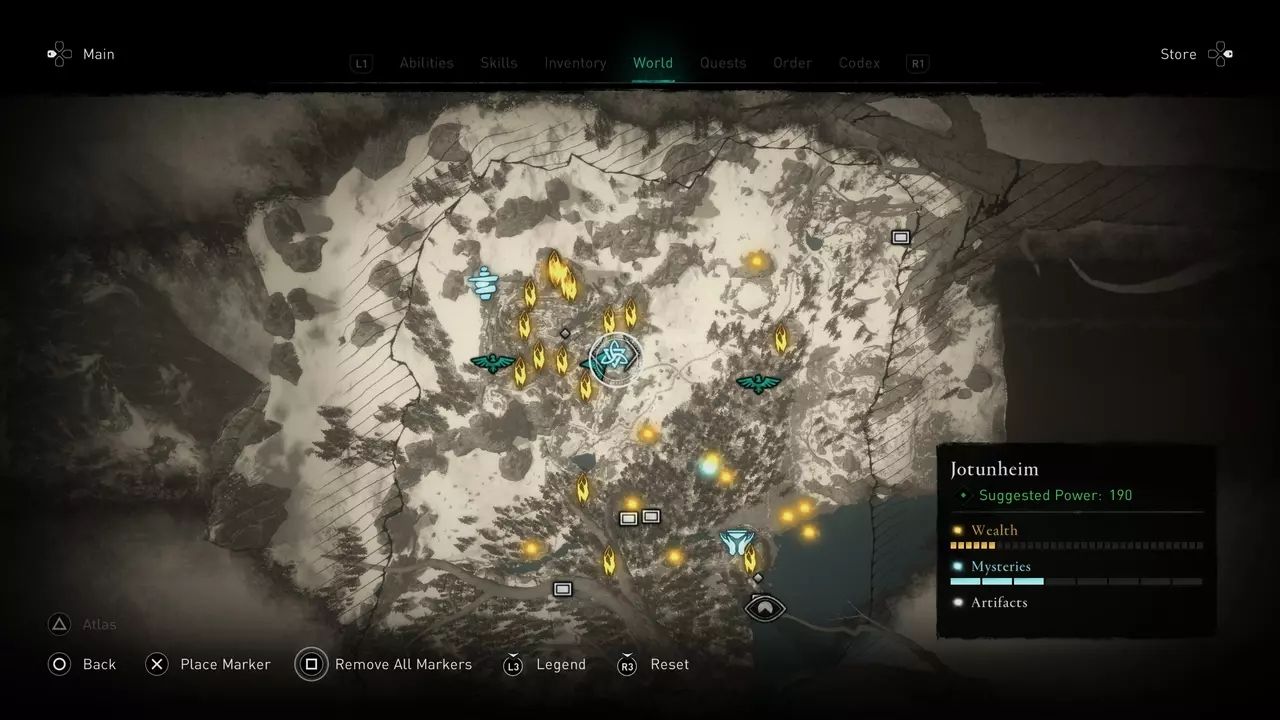Viewport: 1280px width, 720px height.
Task: Select the stacked stones cairn mystery marker
Action: [x=485, y=283]
